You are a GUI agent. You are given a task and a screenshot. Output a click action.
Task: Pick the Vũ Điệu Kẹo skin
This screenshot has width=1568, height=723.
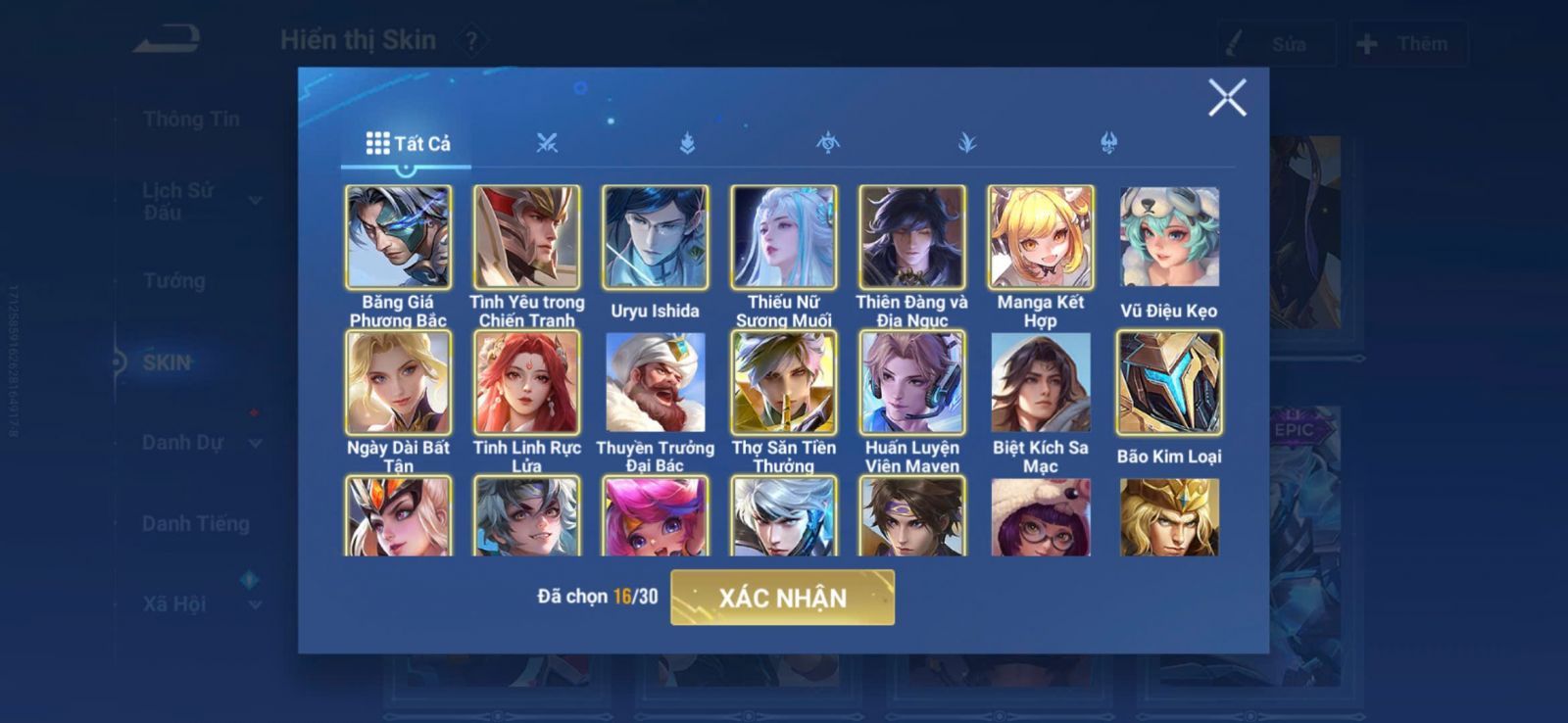pyautogui.click(x=1169, y=237)
